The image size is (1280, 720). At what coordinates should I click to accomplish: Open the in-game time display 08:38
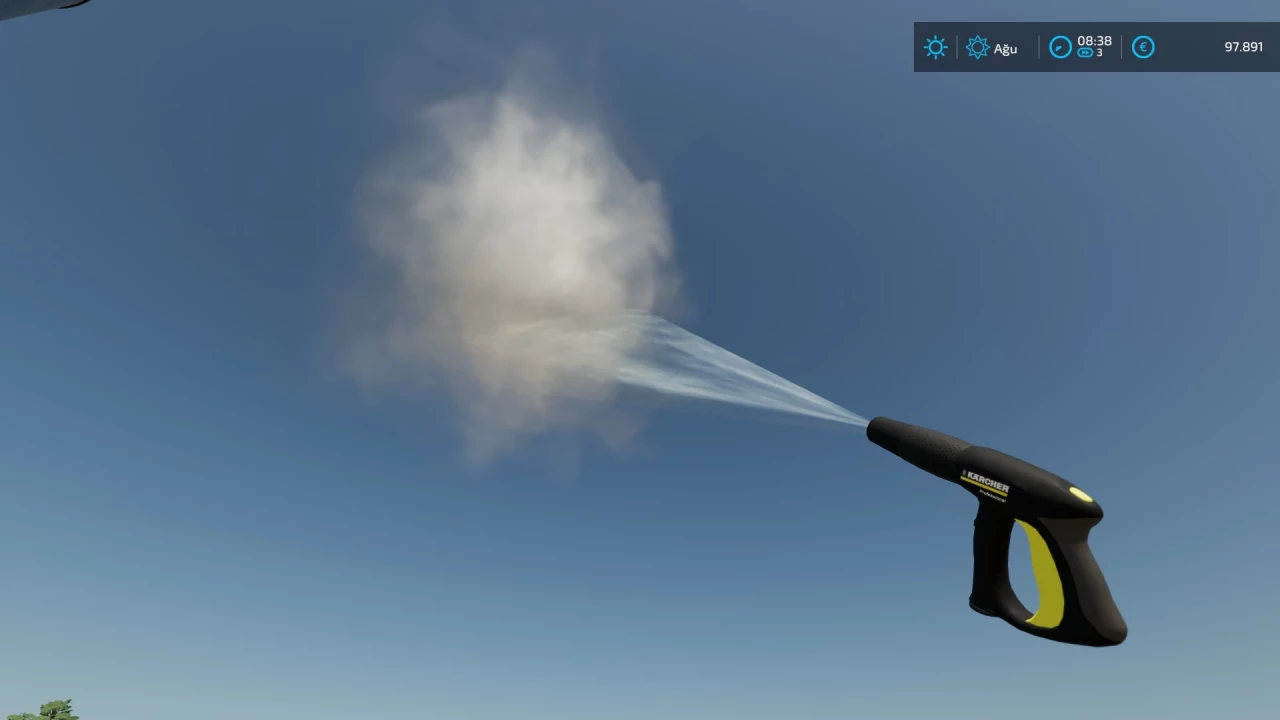point(1094,41)
